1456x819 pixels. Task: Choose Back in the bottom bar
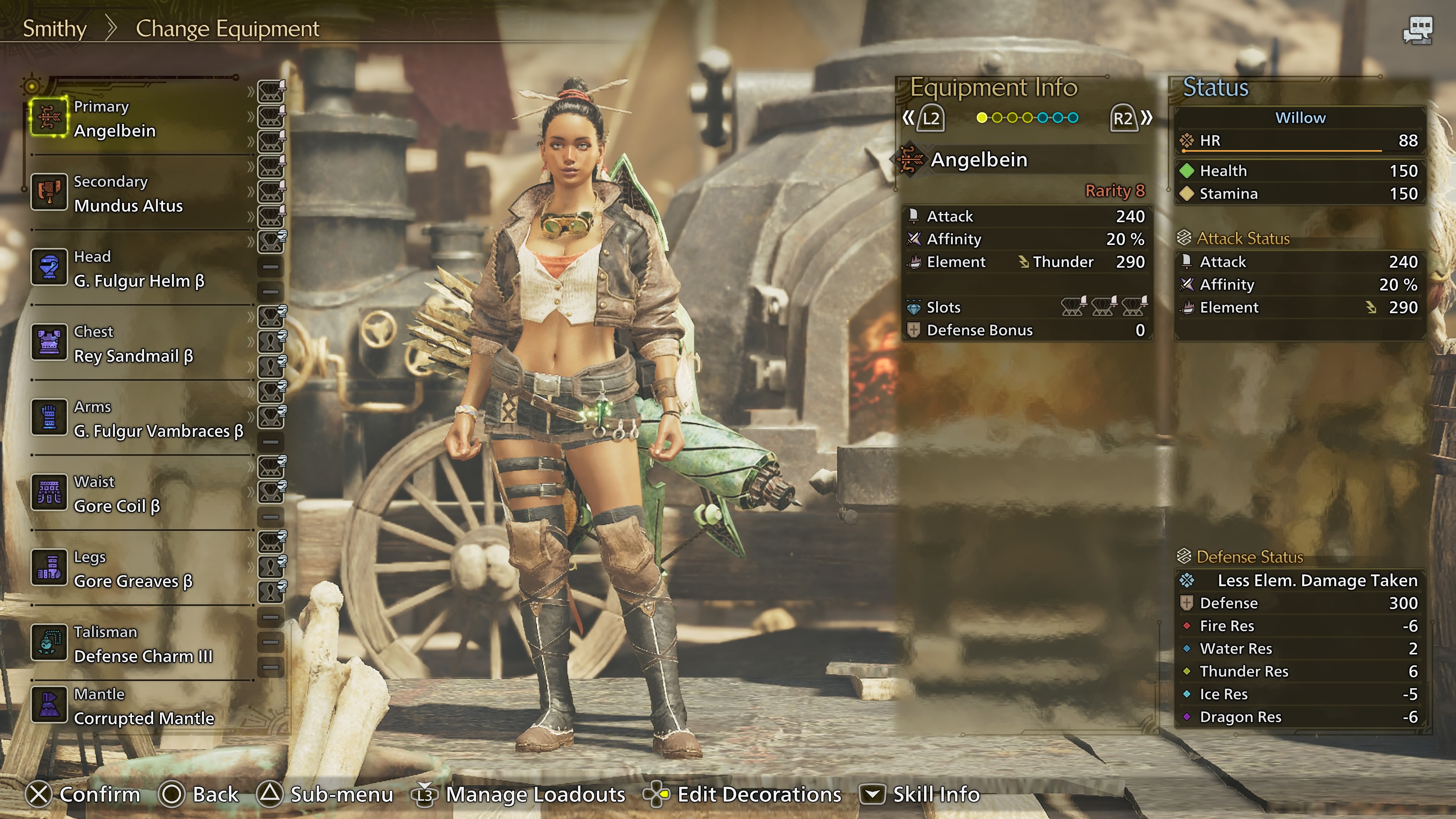pyautogui.click(x=199, y=794)
